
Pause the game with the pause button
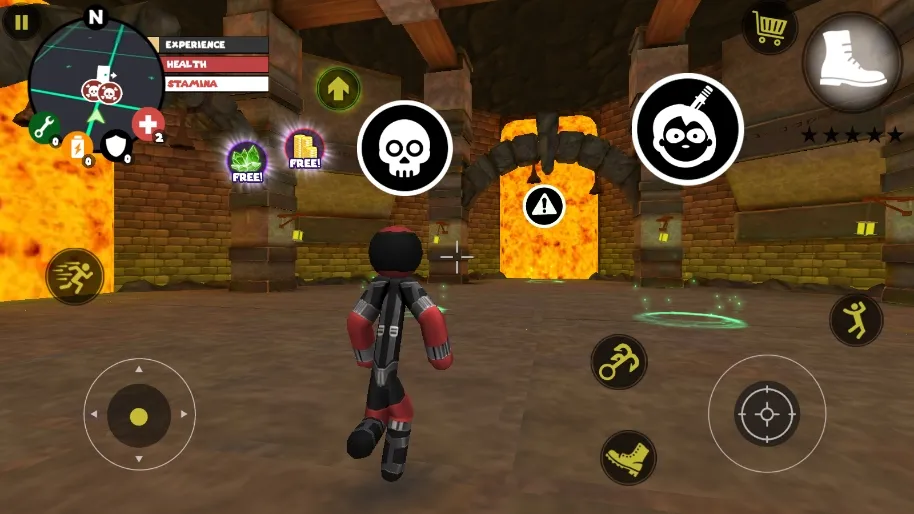click(21, 21)
